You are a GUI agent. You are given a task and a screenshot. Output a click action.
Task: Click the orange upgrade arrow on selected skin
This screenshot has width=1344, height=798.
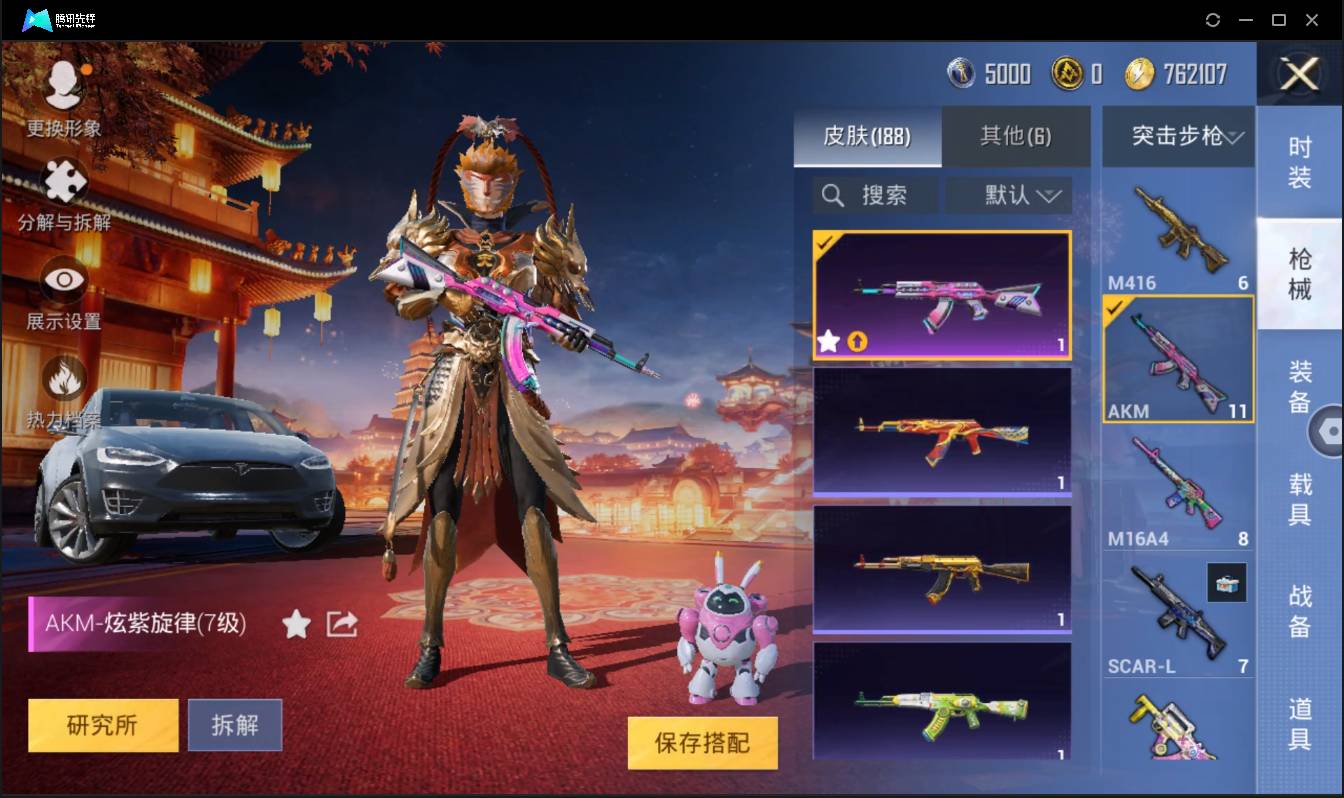pyautogui.click(x=858, y=342)
